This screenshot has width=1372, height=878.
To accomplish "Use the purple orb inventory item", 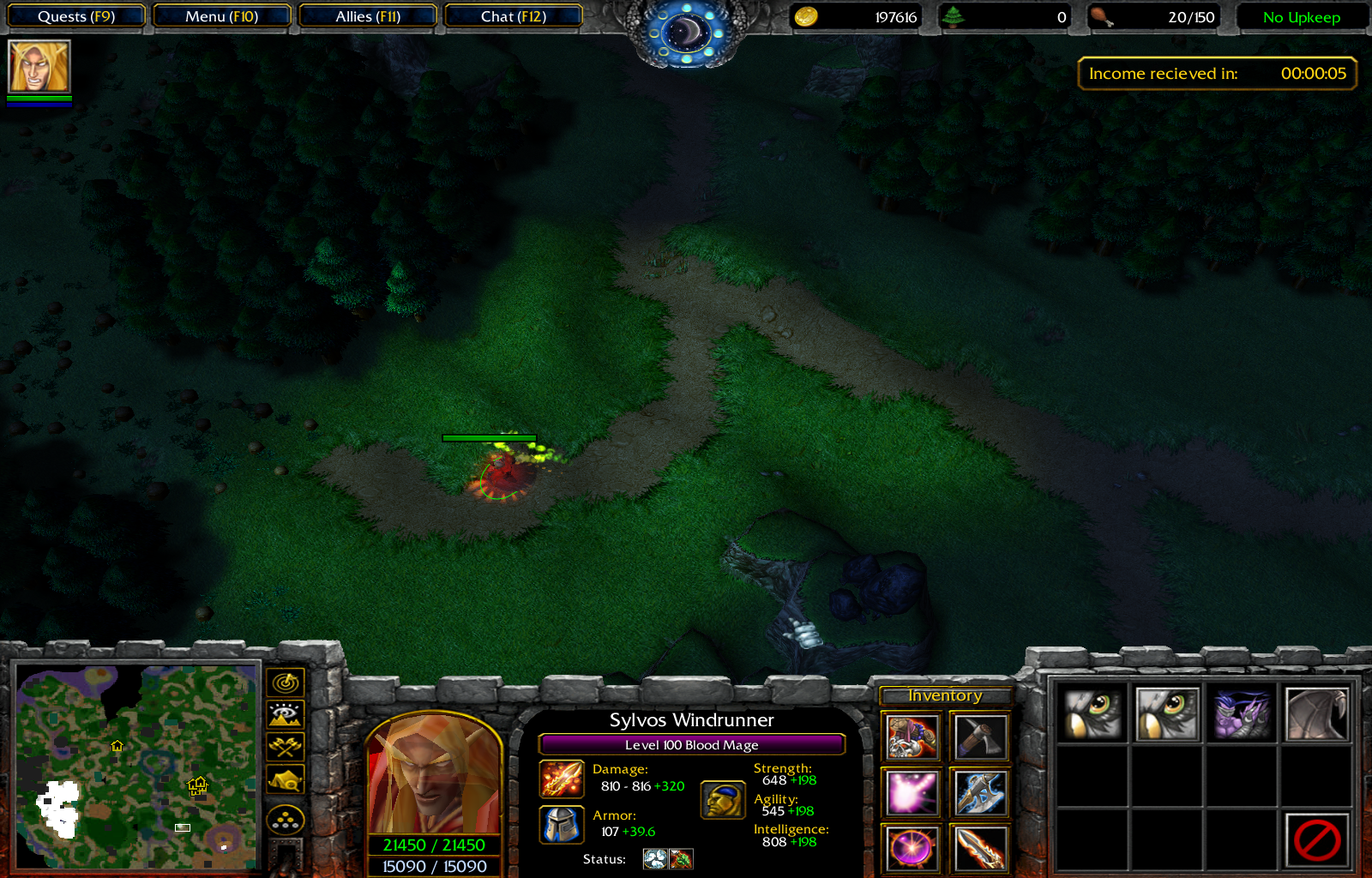I will [911, 847].
